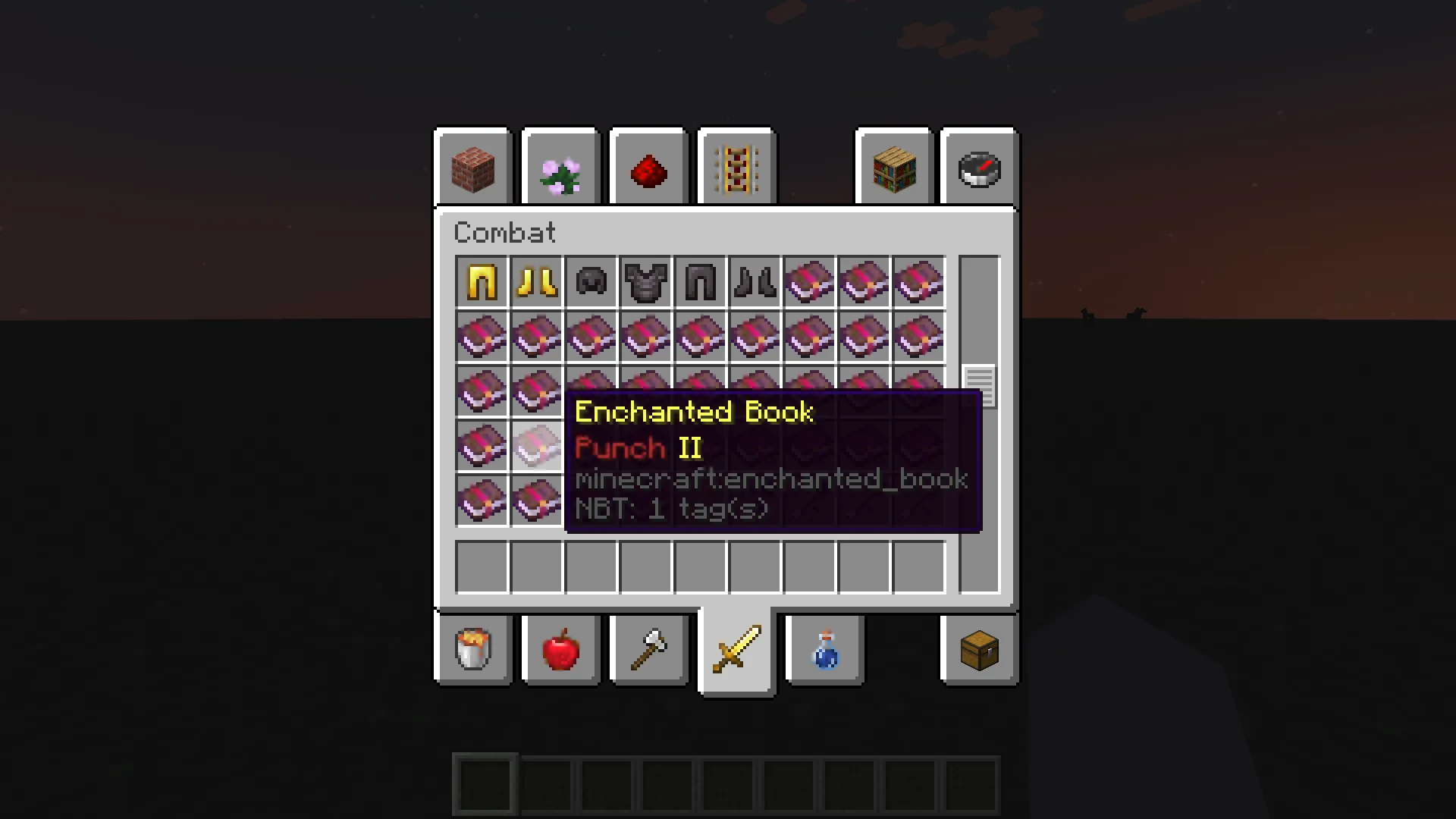
Task: Switch to the chest survival inventory tab
Action: tap(980, 649)
